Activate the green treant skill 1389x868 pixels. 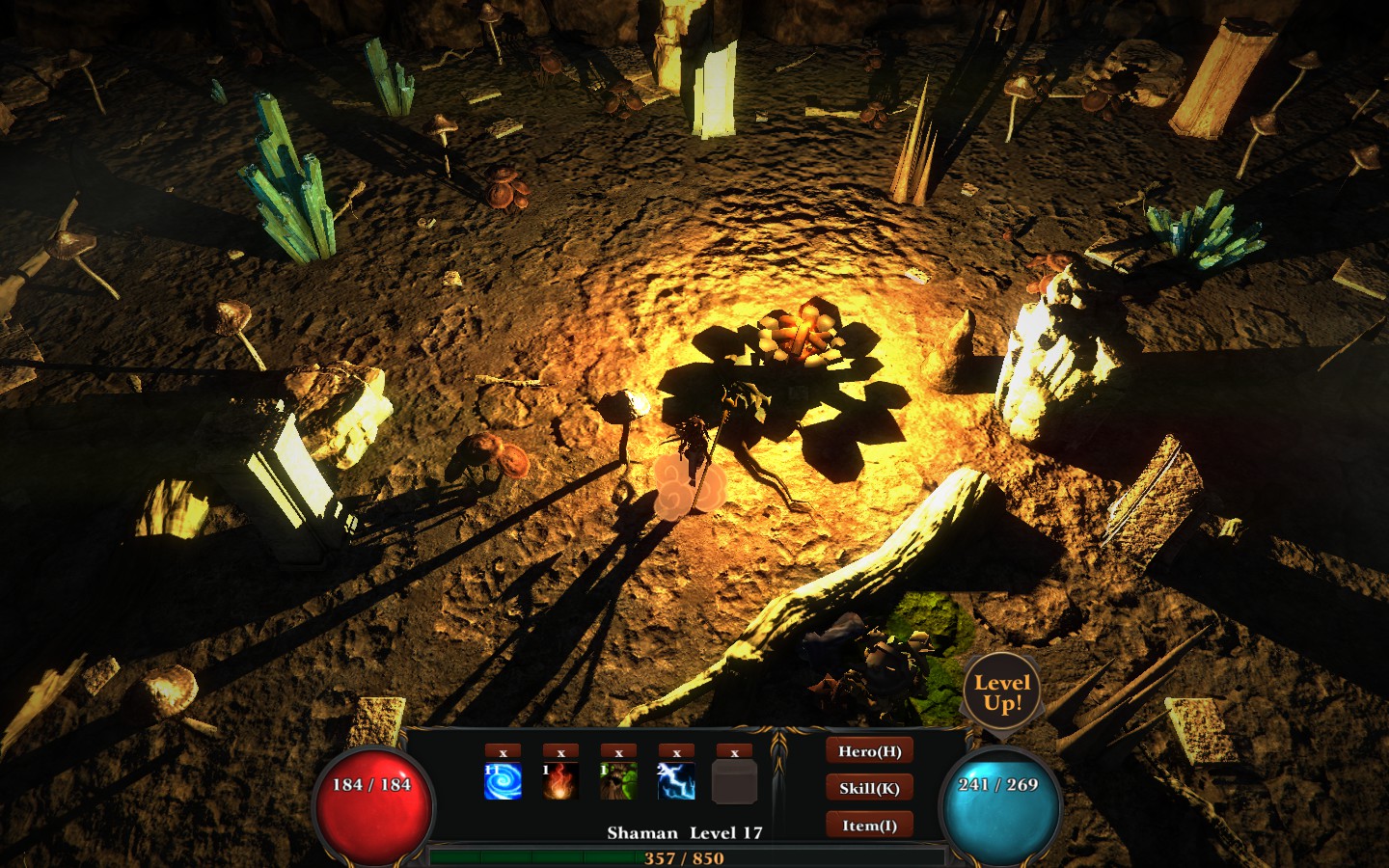pyautogui.click(x=618, y=781)
